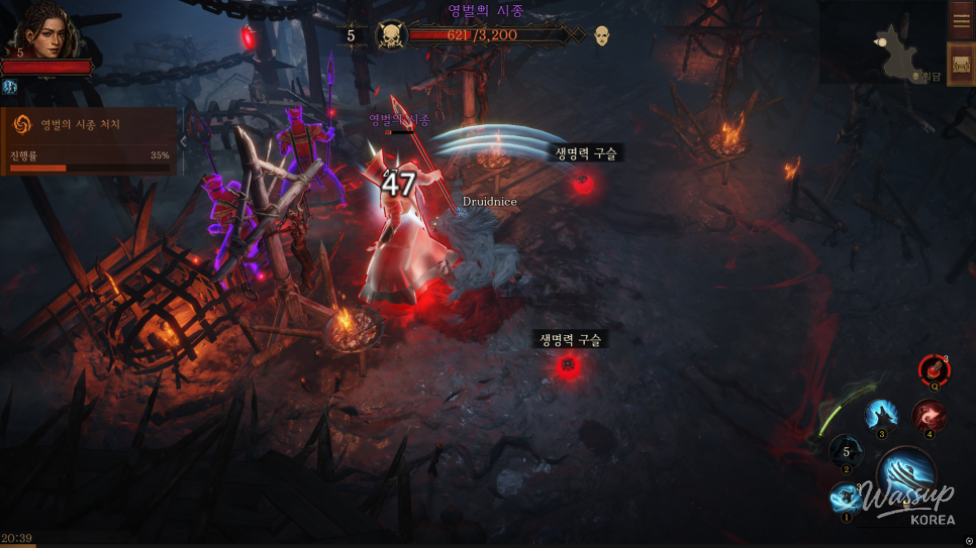Select the active buff icon under the health bar

[x=10, y=88]
